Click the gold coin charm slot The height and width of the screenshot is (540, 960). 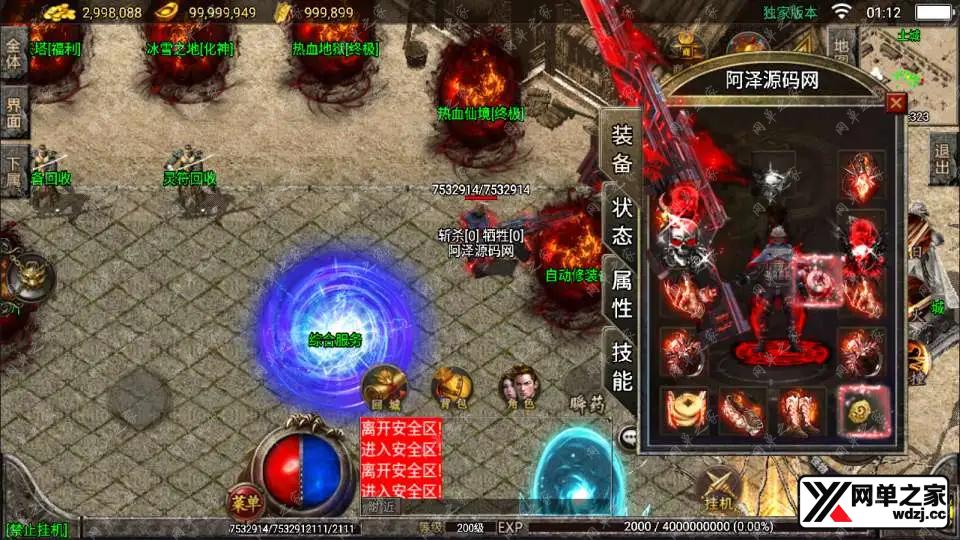(684, 410)
